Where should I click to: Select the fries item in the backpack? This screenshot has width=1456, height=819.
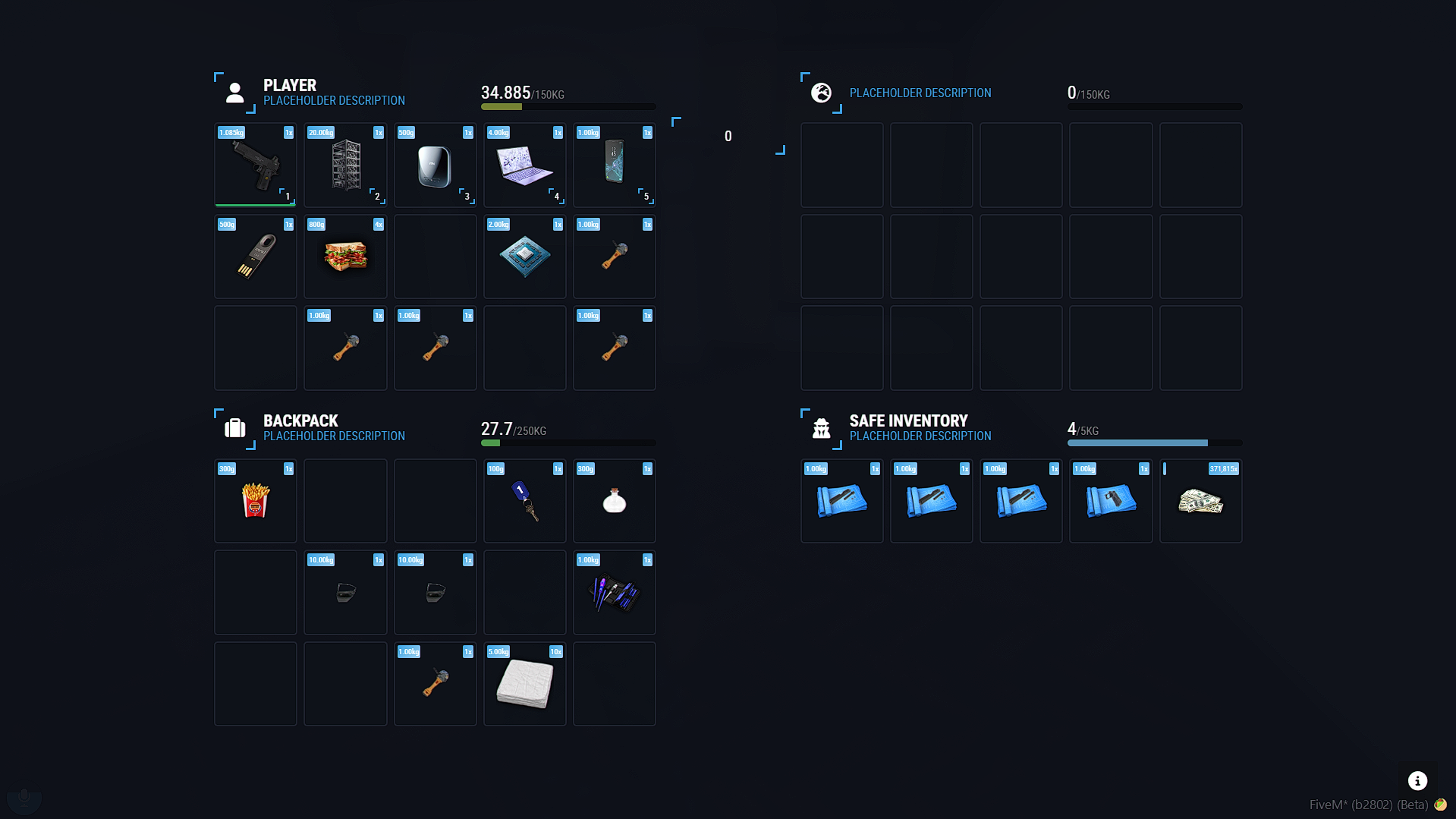(255, 501)
